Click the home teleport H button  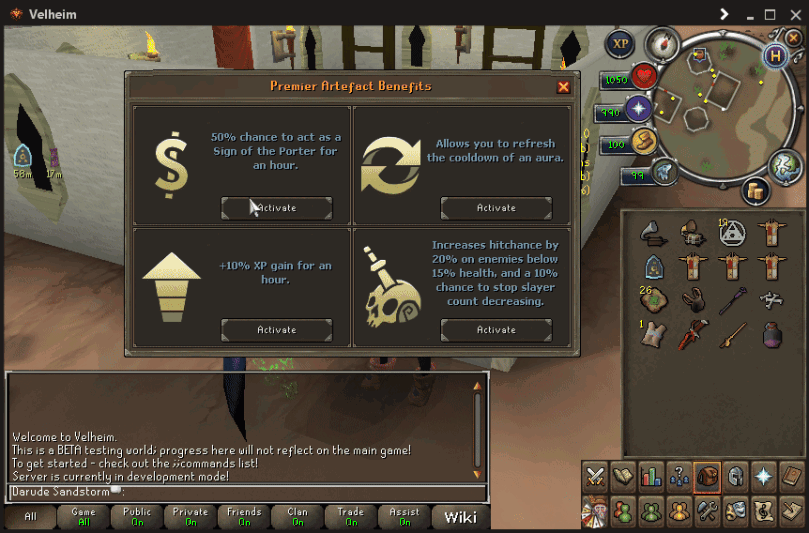tap(774, 56)
